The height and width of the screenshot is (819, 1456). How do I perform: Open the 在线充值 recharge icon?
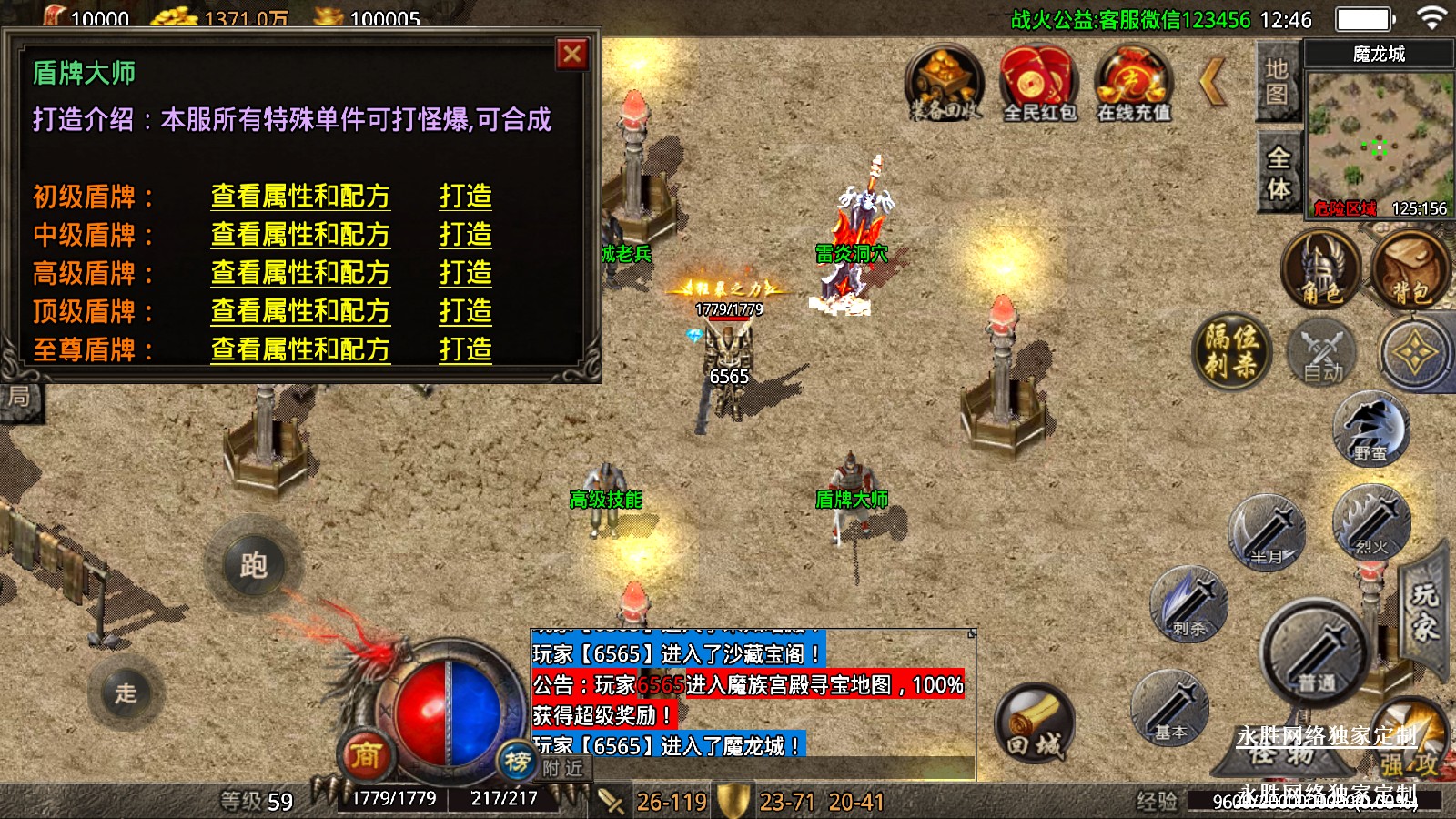1133,84
